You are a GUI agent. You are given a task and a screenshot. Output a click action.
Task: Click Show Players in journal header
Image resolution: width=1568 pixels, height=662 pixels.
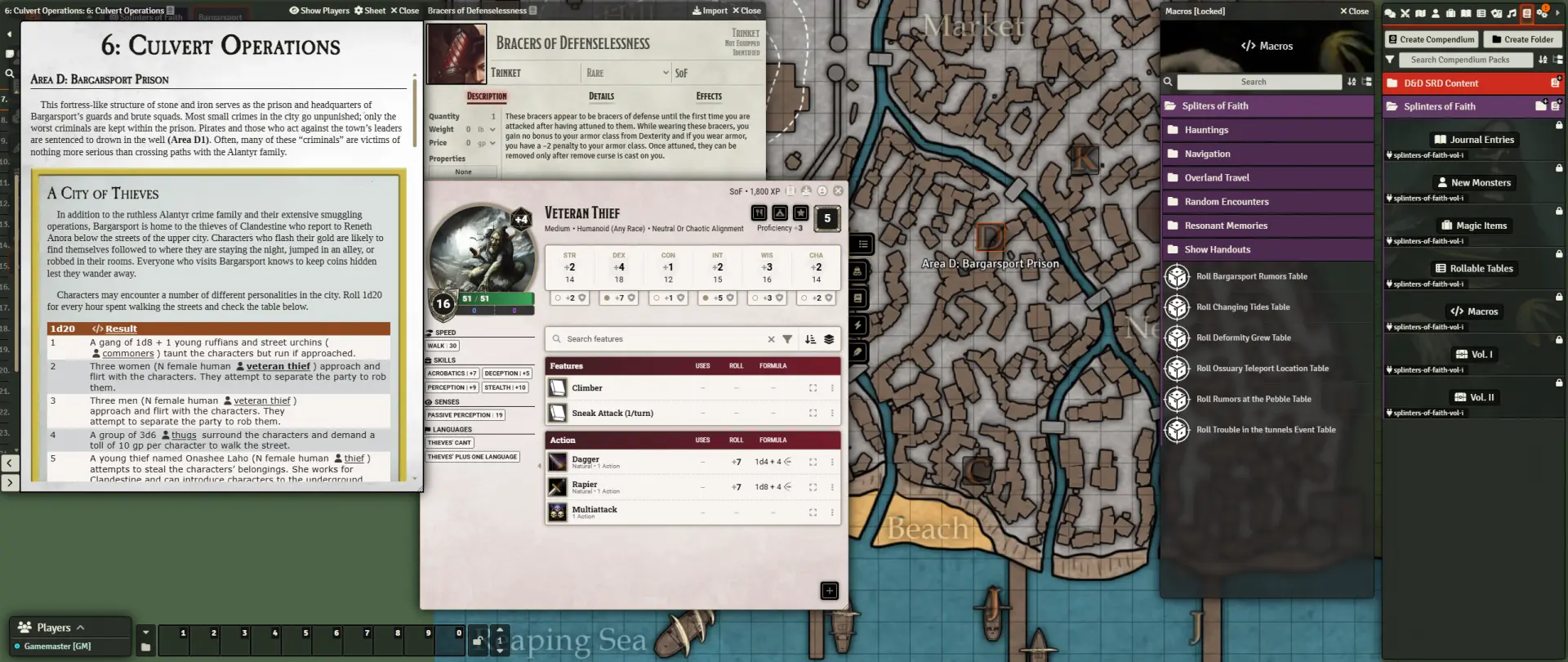coord(319,11)
